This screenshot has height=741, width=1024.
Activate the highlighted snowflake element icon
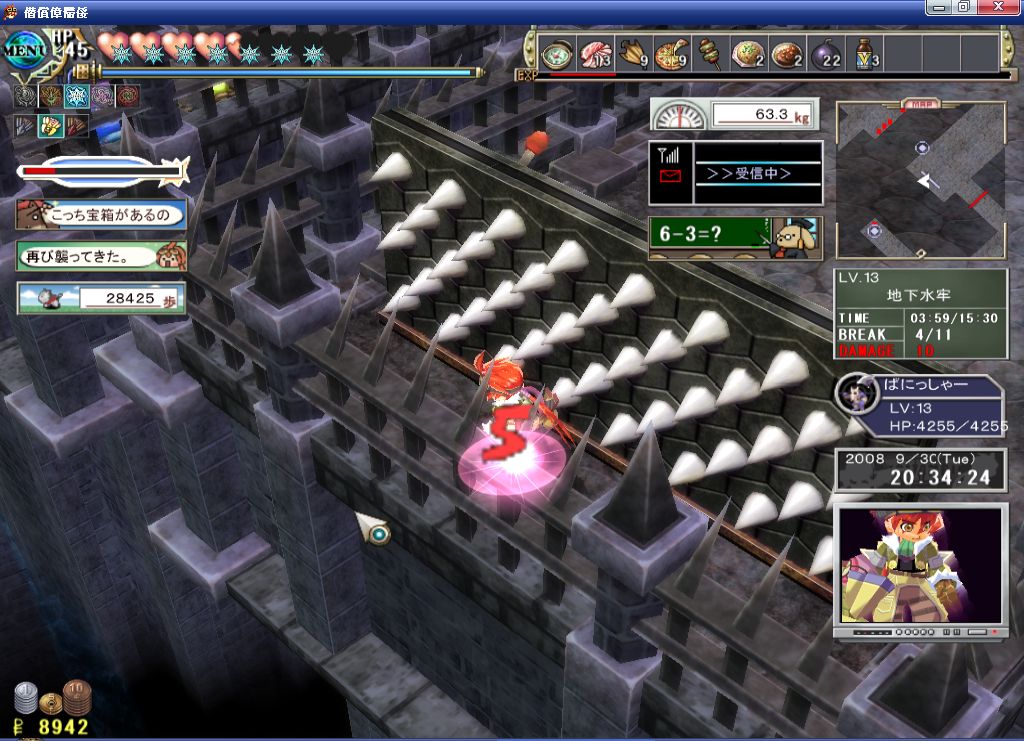pyautogui.click(x=77, y=97)
